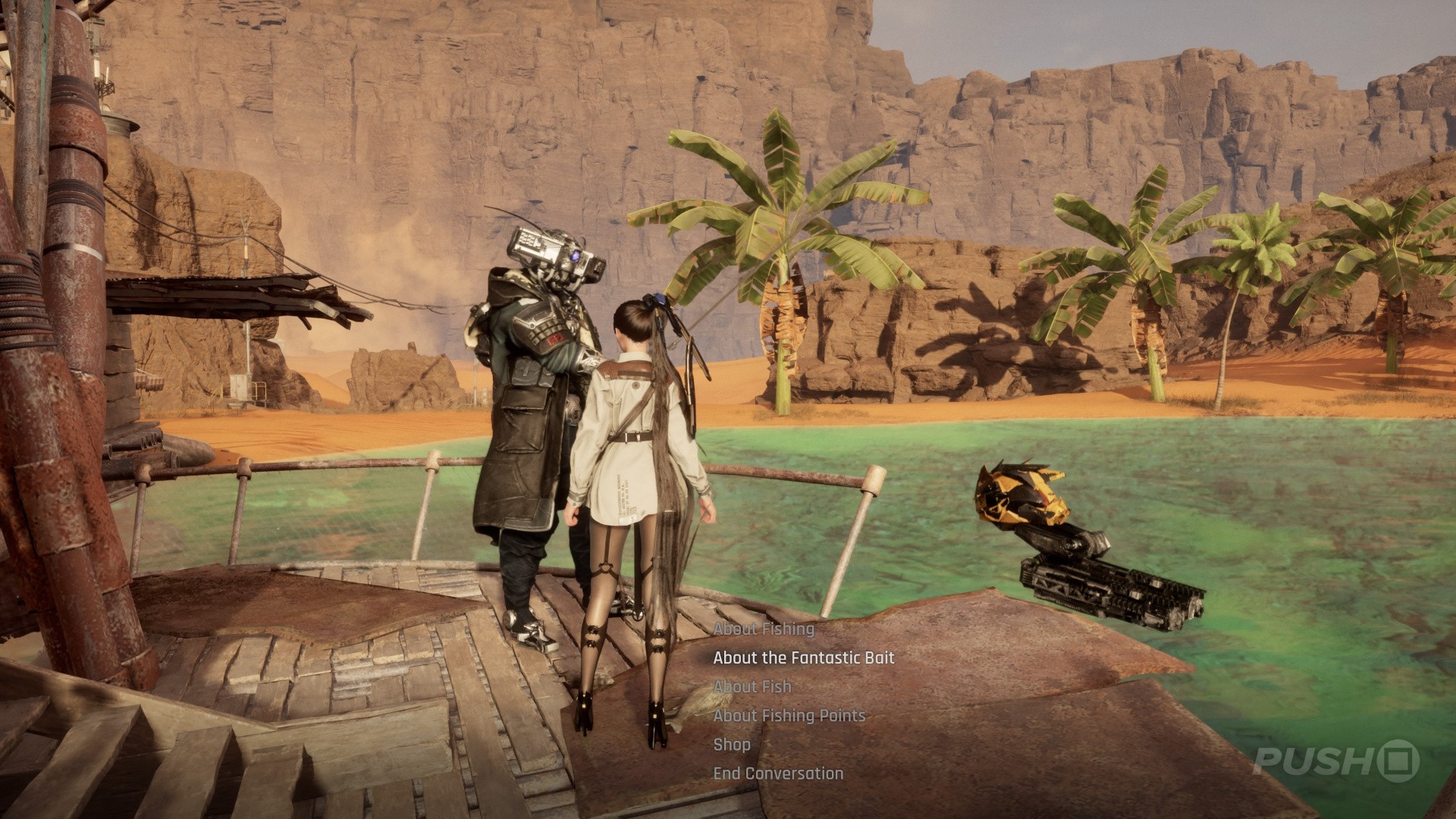
Task: Pick the About Fishing Points option
Action: [x=789, y=715]
